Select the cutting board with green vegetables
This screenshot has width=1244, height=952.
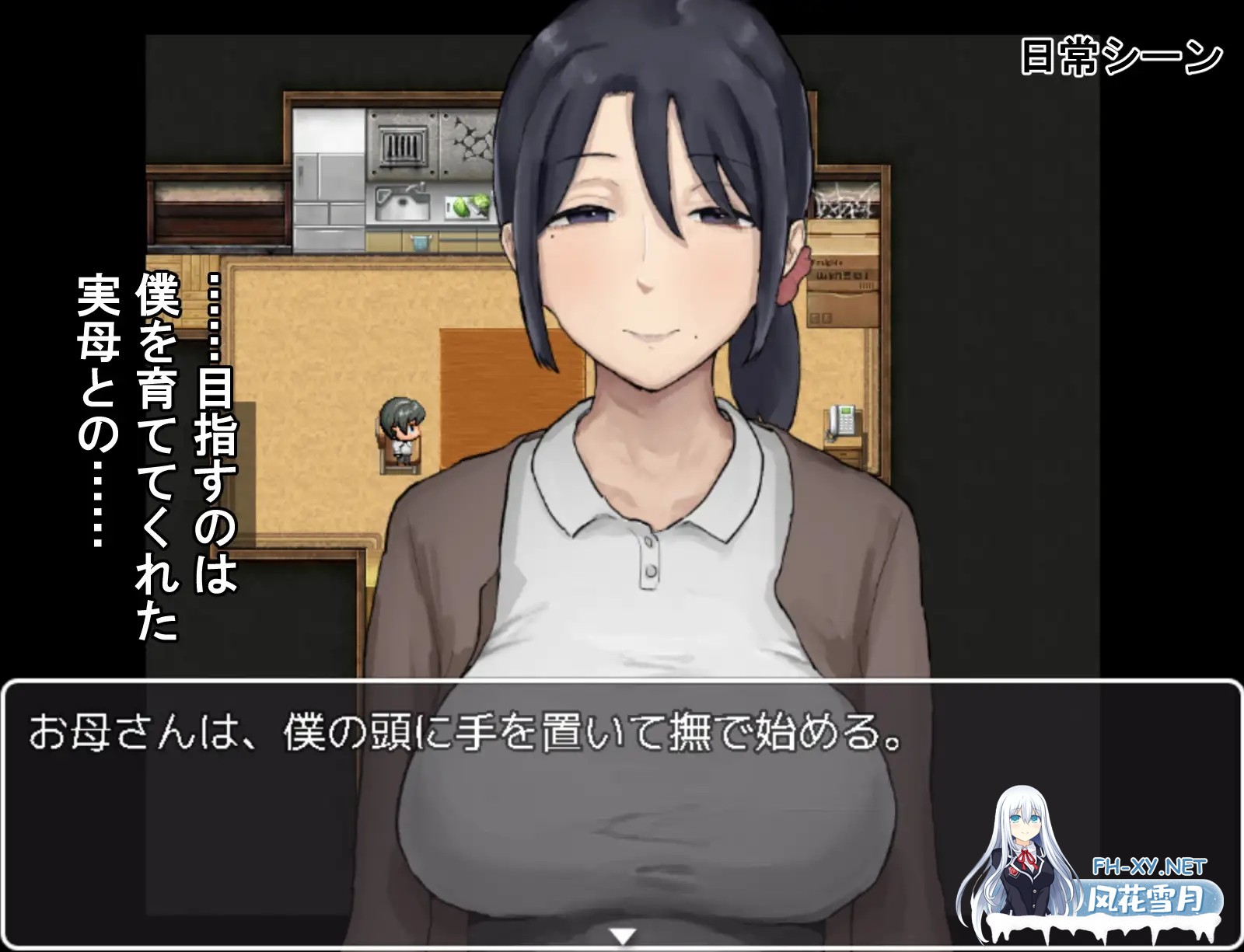466,207
